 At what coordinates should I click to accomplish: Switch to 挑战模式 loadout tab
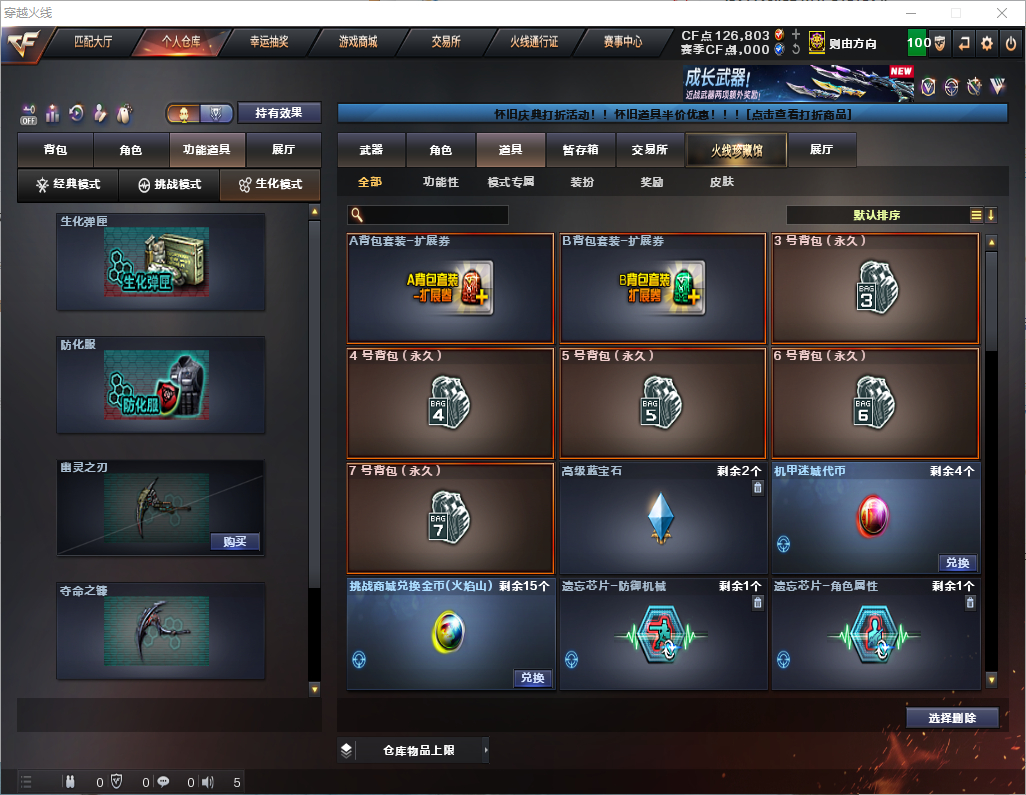pyautogui.click(x=169, y=185)
